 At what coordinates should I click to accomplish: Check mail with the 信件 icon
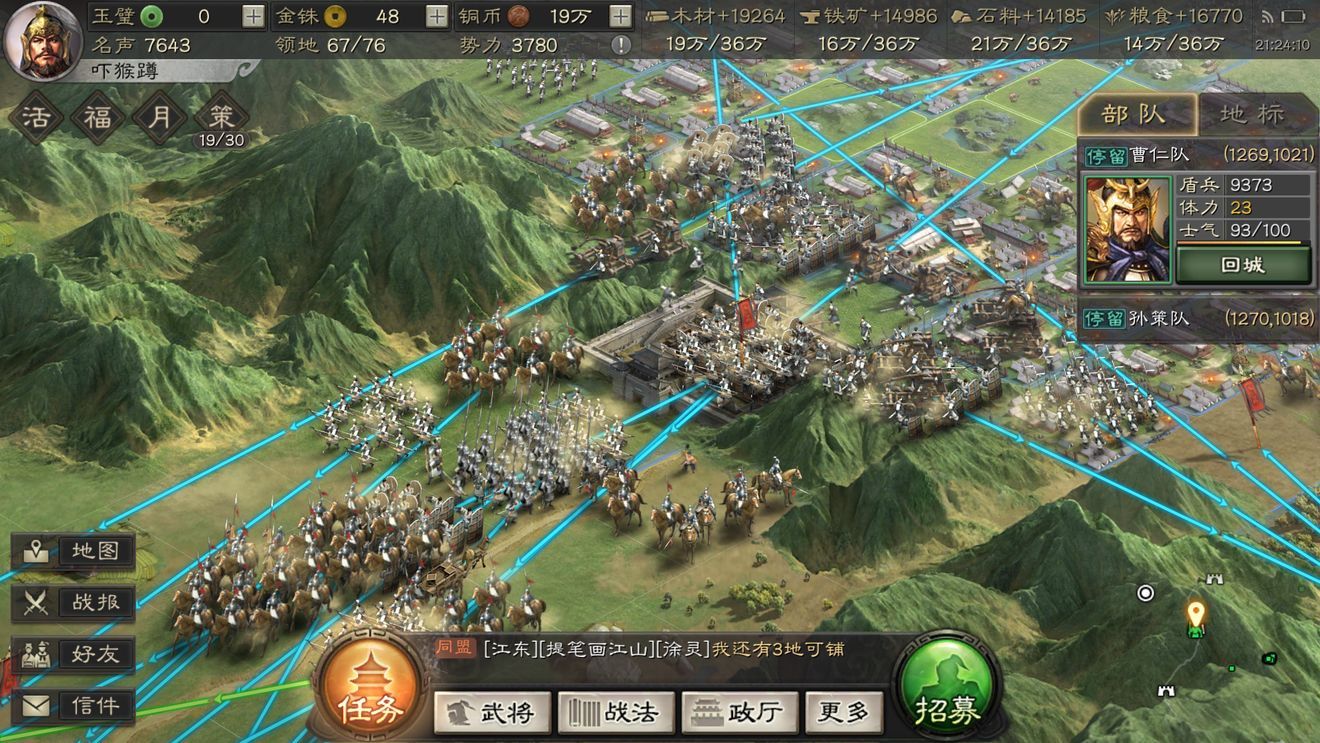pos(72,707)
